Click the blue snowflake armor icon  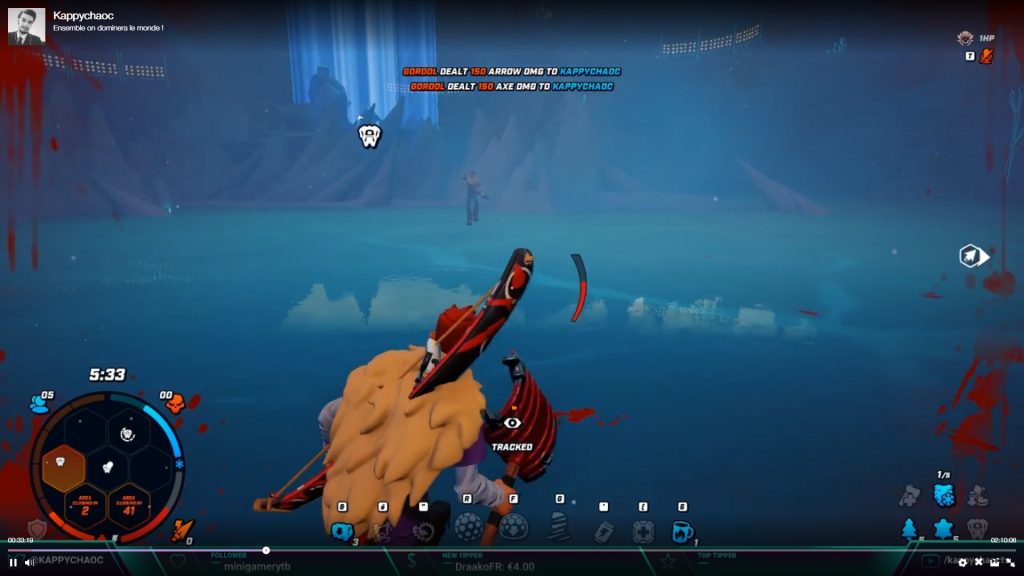[x=943, y=494]
